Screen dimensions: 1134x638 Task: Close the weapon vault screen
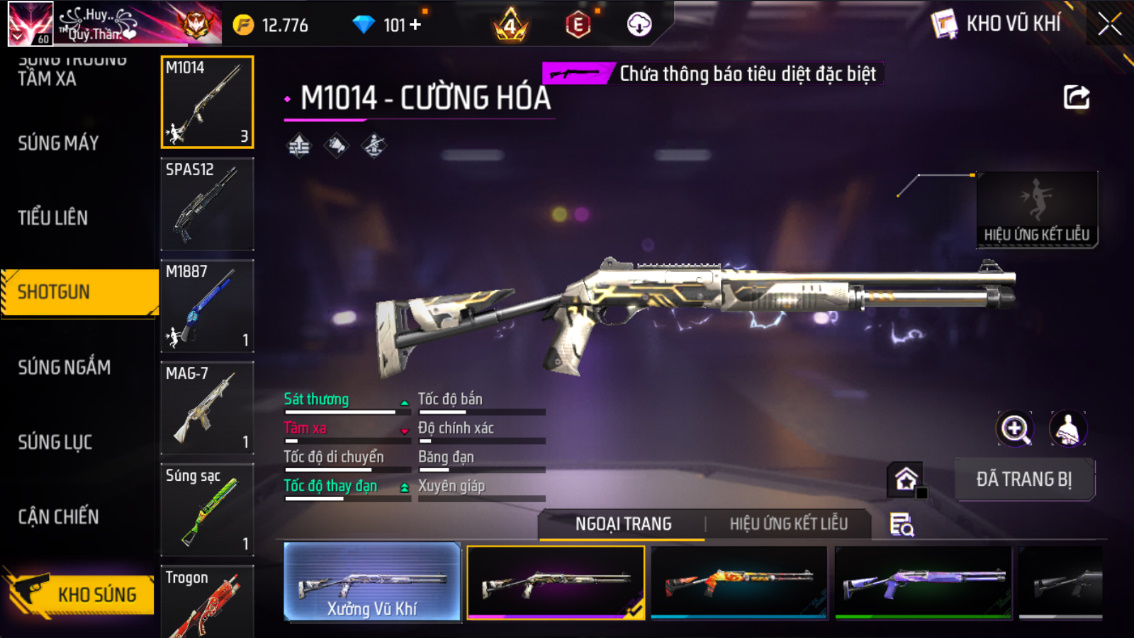(x=1109, y=24)
